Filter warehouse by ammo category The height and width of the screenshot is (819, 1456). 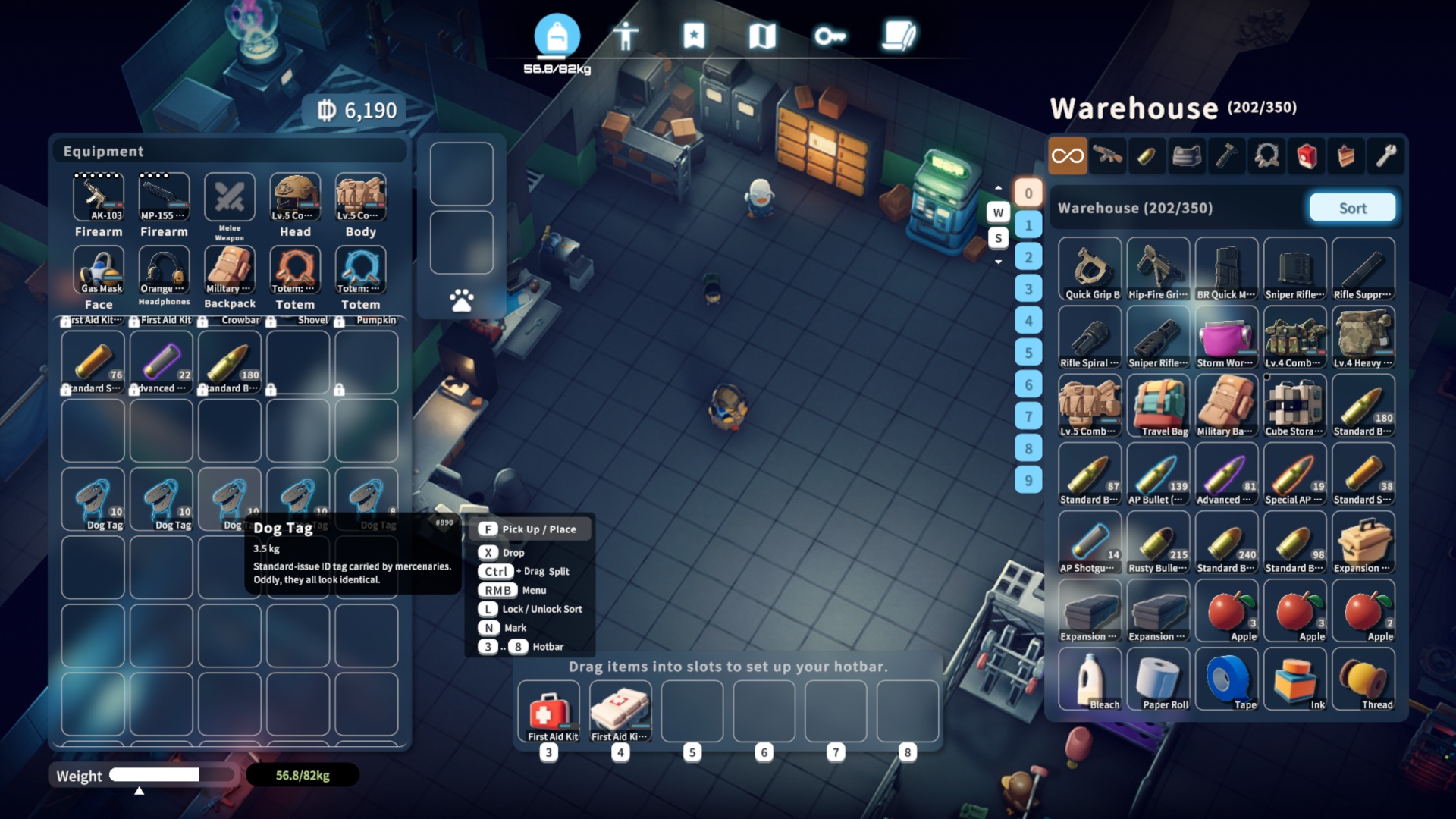tap(1147, 156)
